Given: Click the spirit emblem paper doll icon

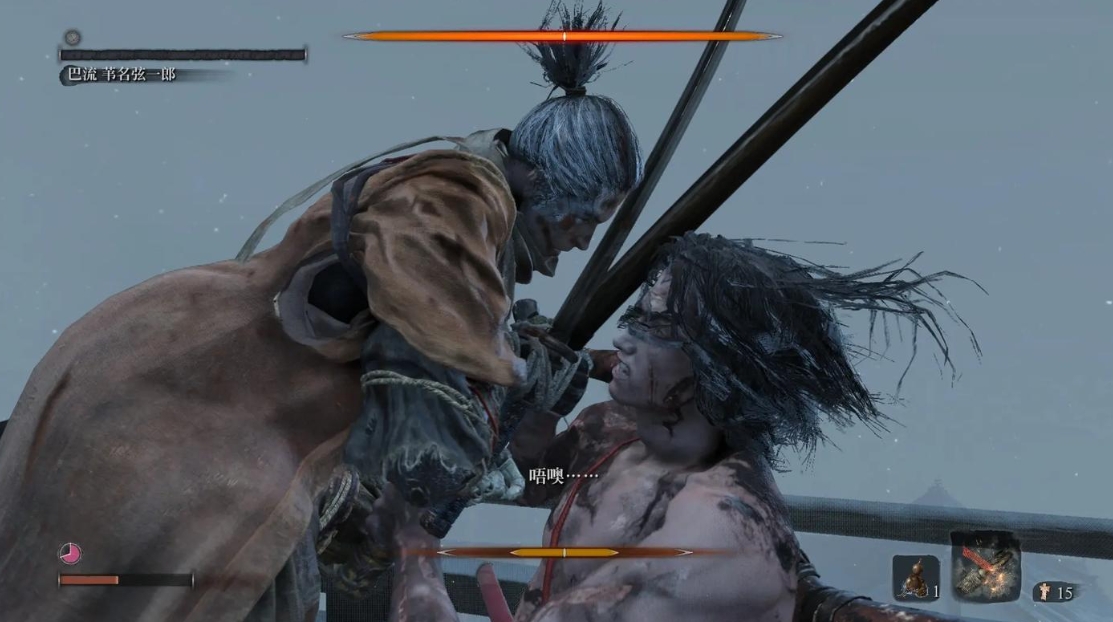Looking at the screenshot, I should (x=1044, y=593).
